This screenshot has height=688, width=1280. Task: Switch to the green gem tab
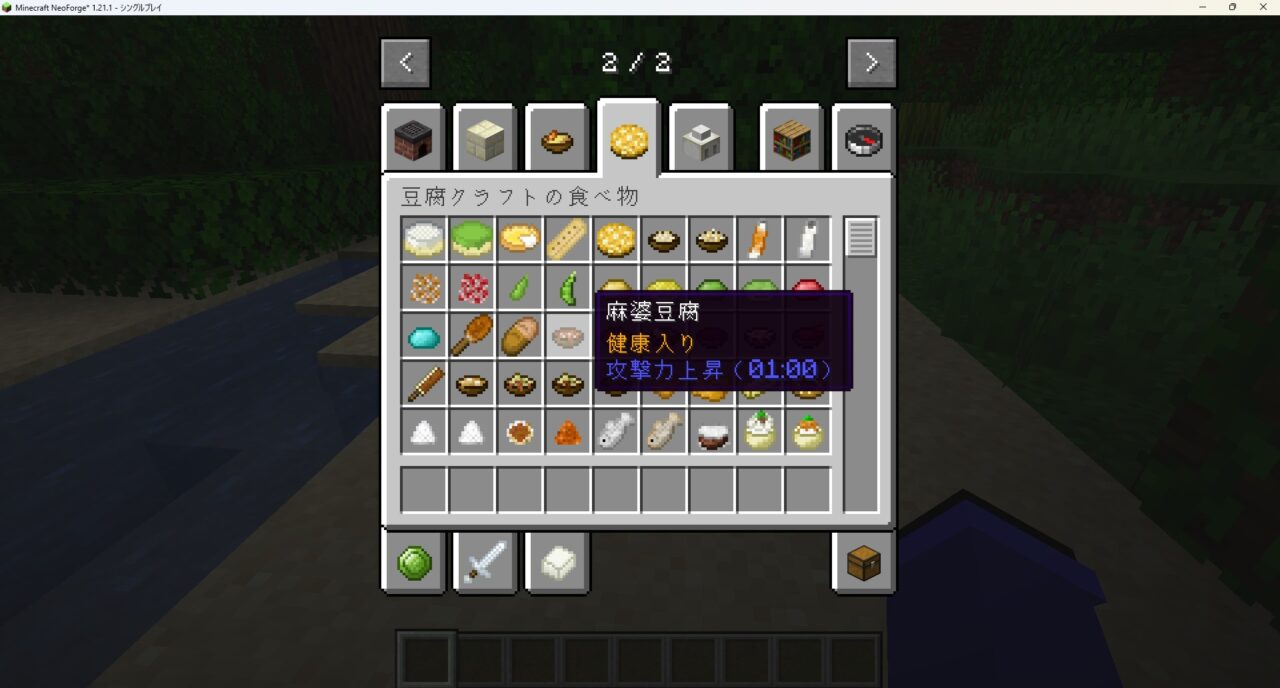click(413, 564)
